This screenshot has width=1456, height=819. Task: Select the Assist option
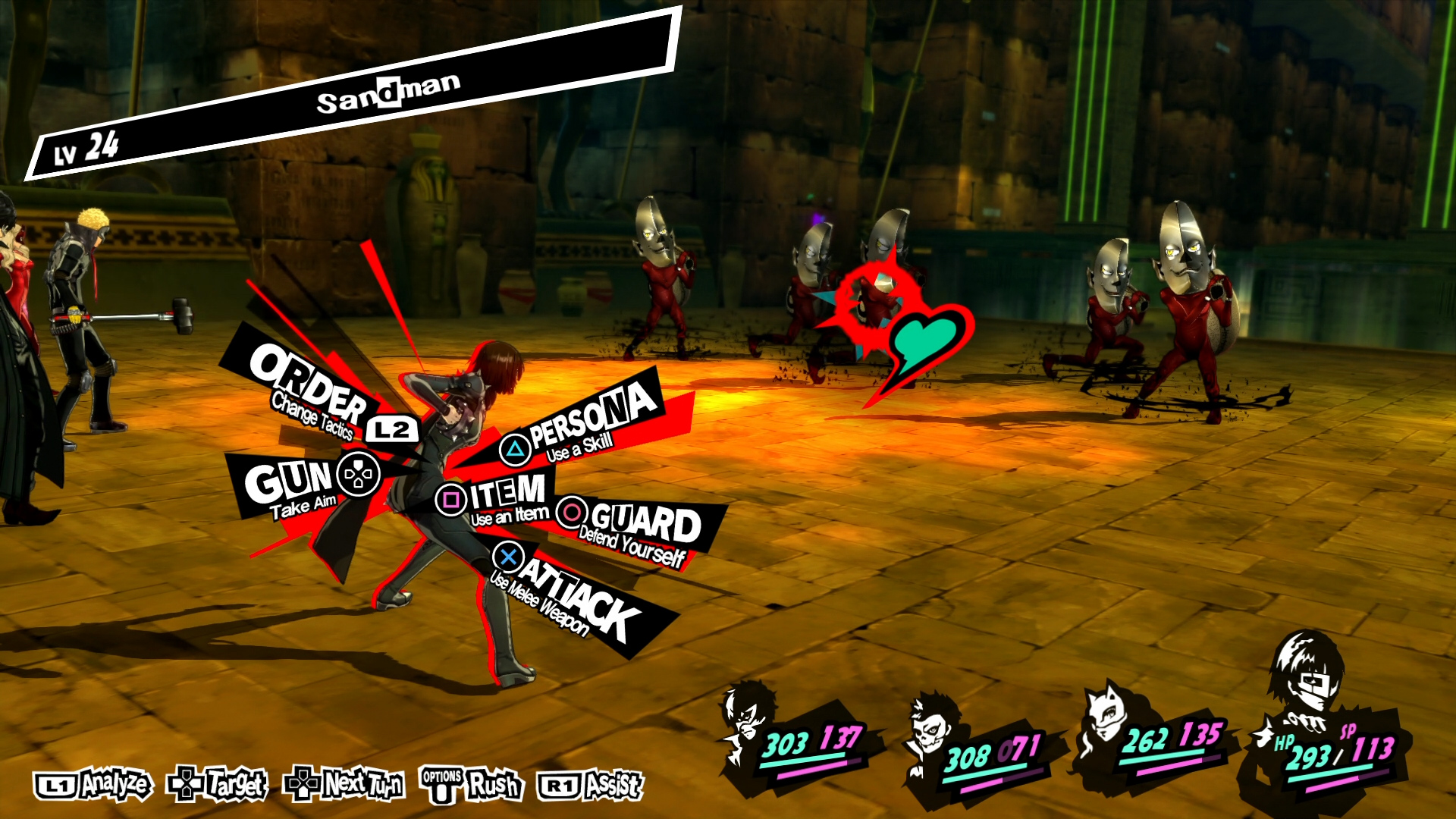(x=590, y=786)
